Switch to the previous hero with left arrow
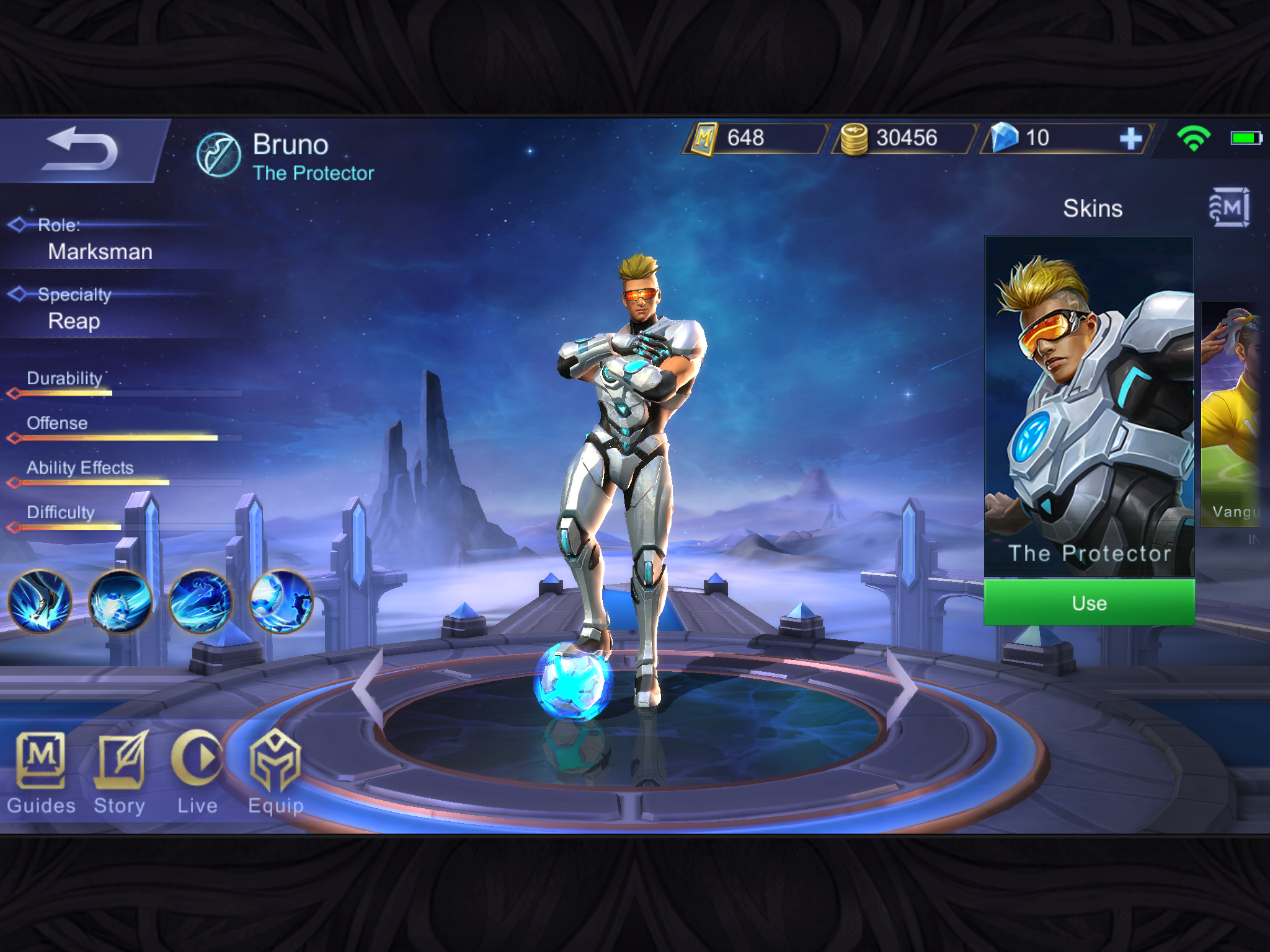Image resolution: width=1270 pixels, height=952 pixels. [368, 687]
